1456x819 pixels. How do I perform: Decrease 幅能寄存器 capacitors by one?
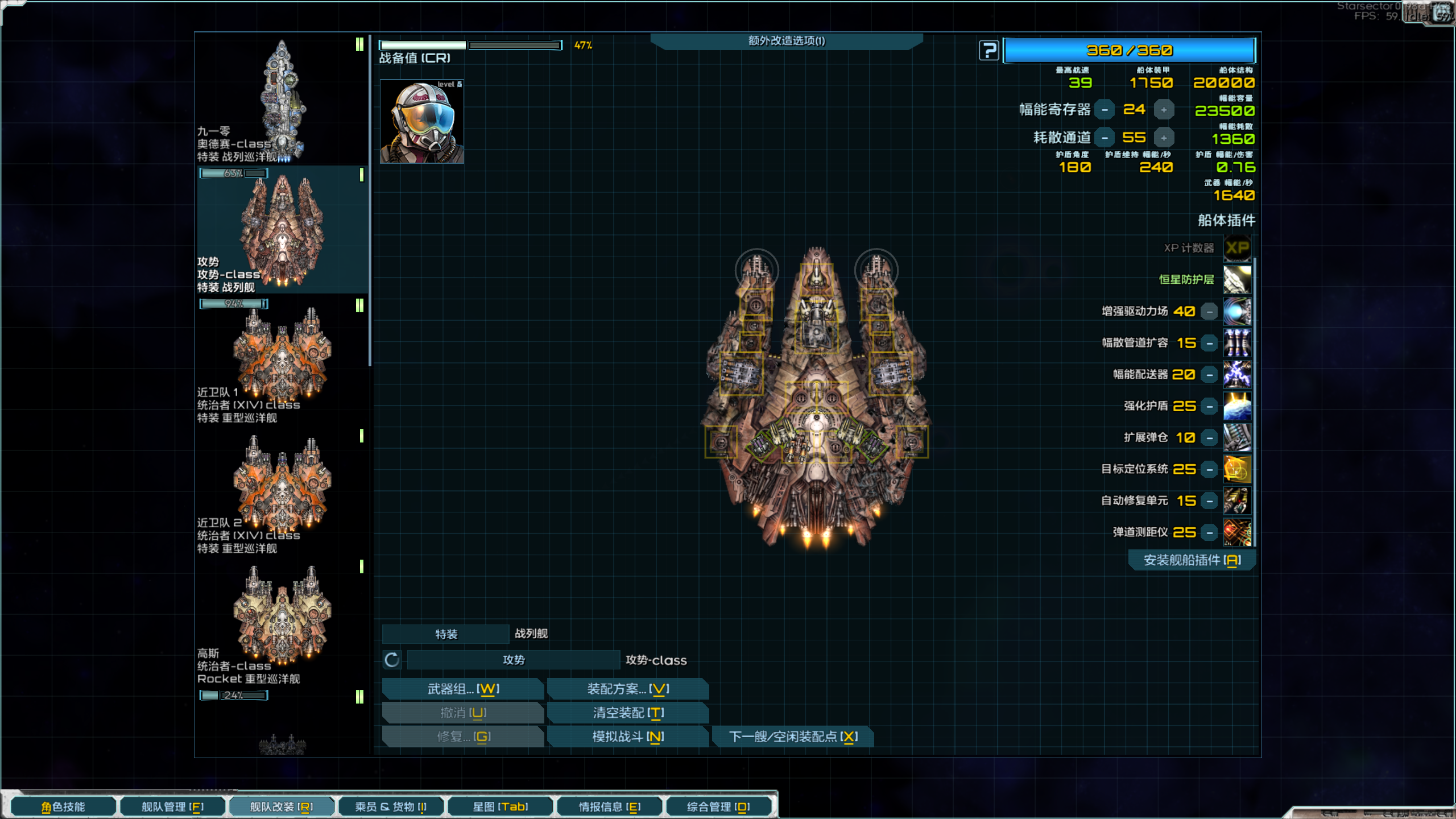(x=1105, y=109)
